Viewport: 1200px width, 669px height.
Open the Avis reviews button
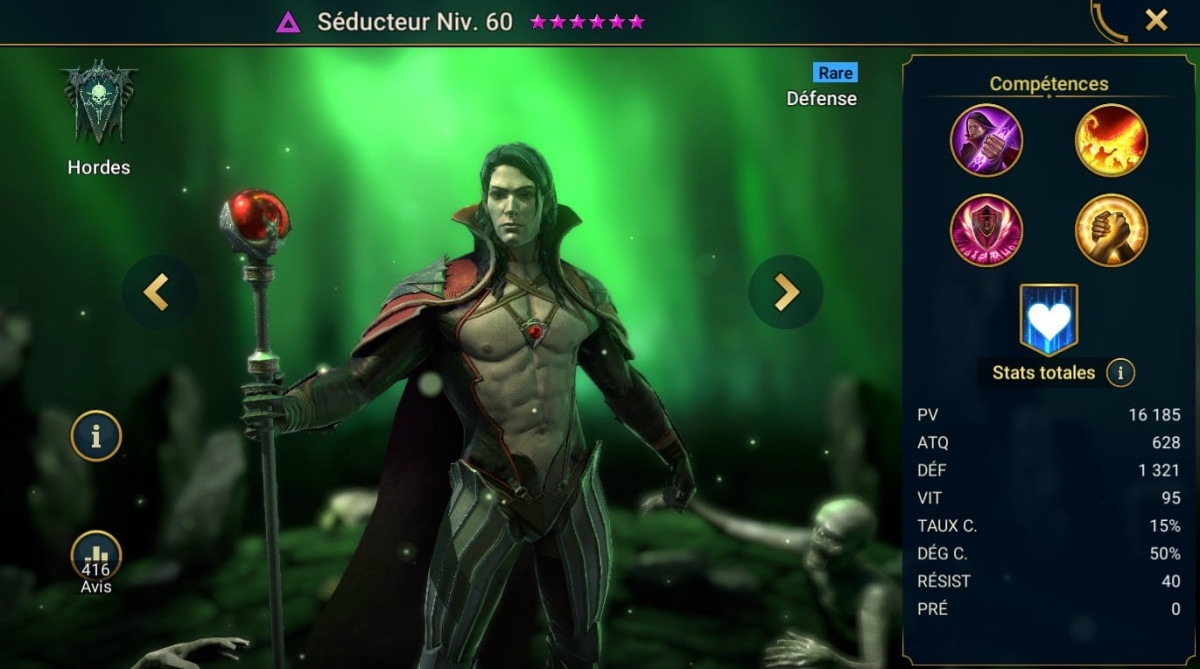click(x=96, y=559)
